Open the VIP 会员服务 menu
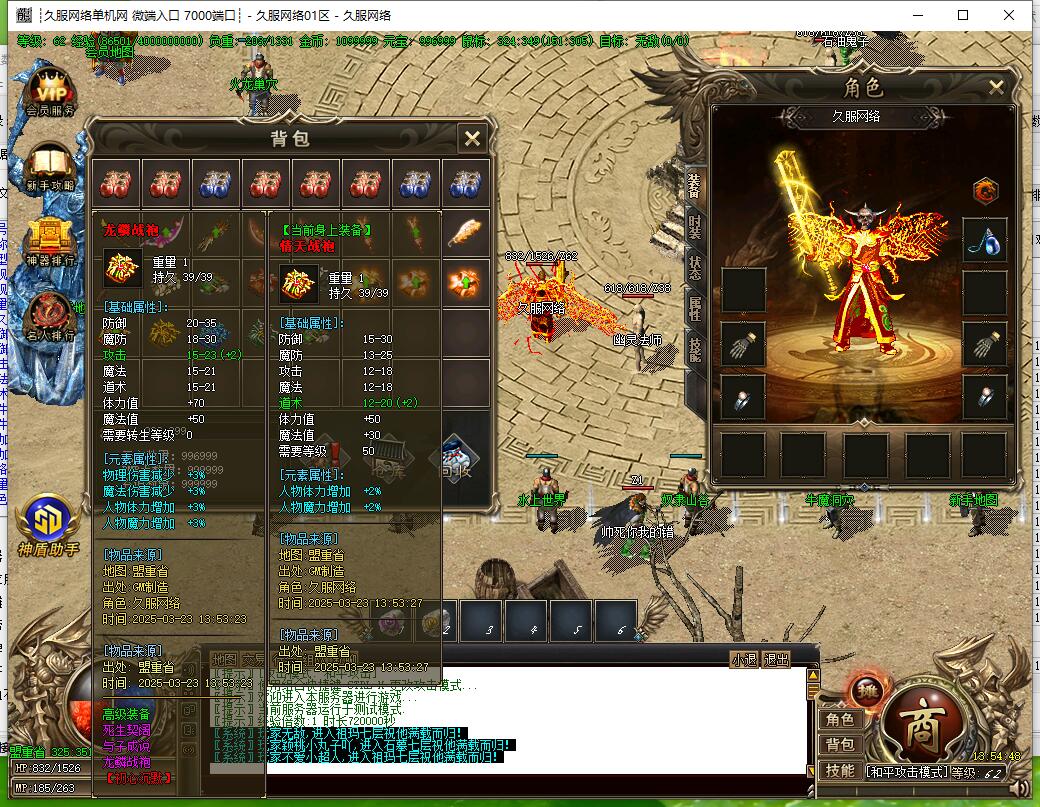Screen dimensions: 1040x807 [50, 91]
